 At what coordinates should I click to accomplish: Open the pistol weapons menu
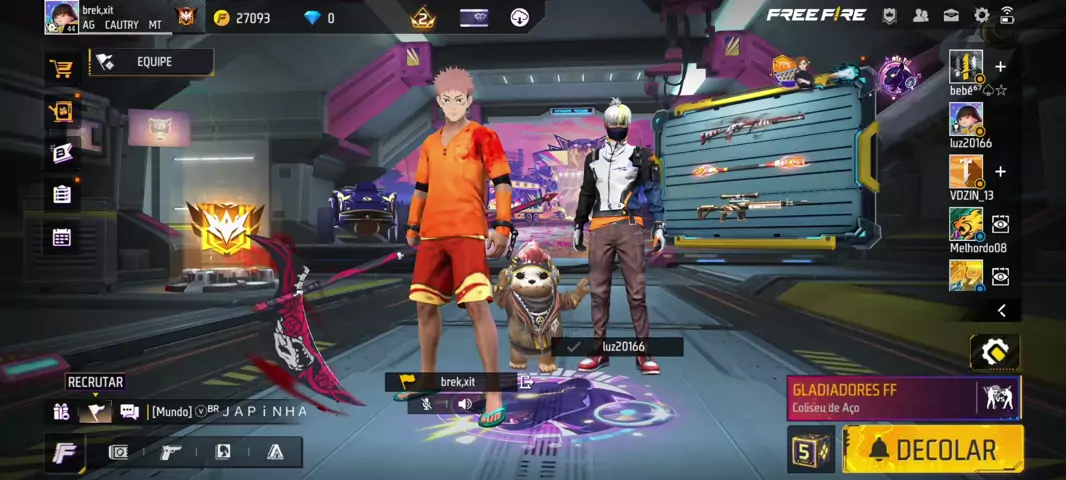point(171,452)
